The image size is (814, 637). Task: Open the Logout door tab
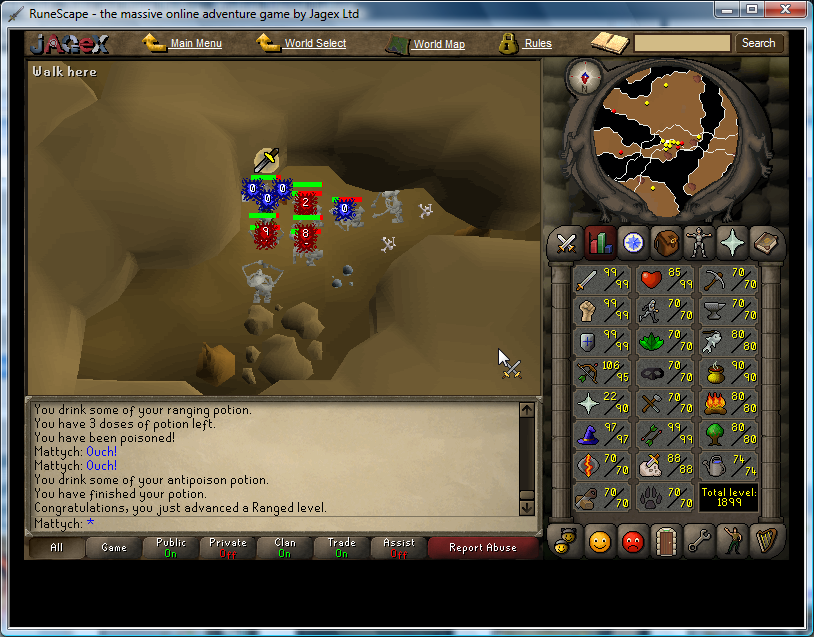pyautogui.click(x=666, y=542)
